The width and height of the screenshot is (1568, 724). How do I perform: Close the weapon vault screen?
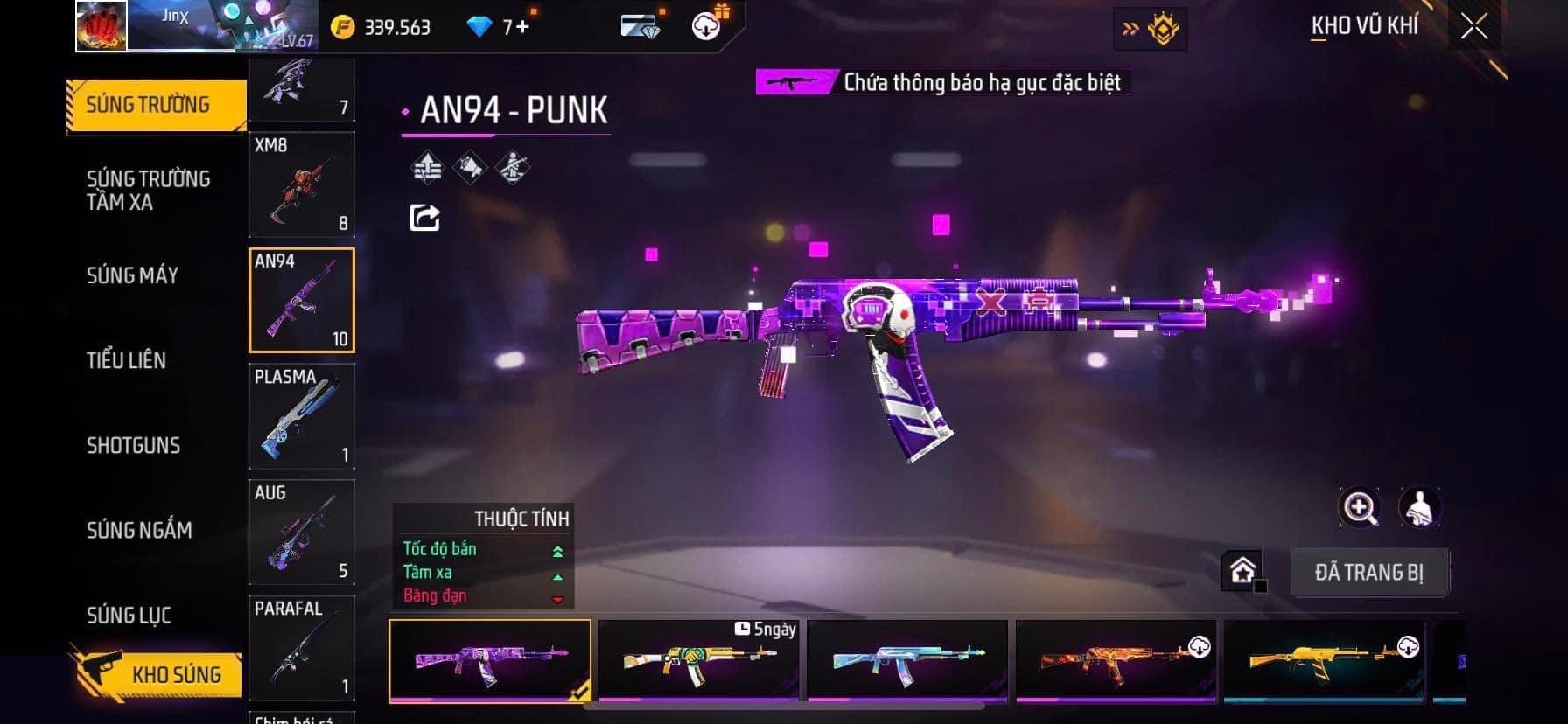tap(1473, 27)
